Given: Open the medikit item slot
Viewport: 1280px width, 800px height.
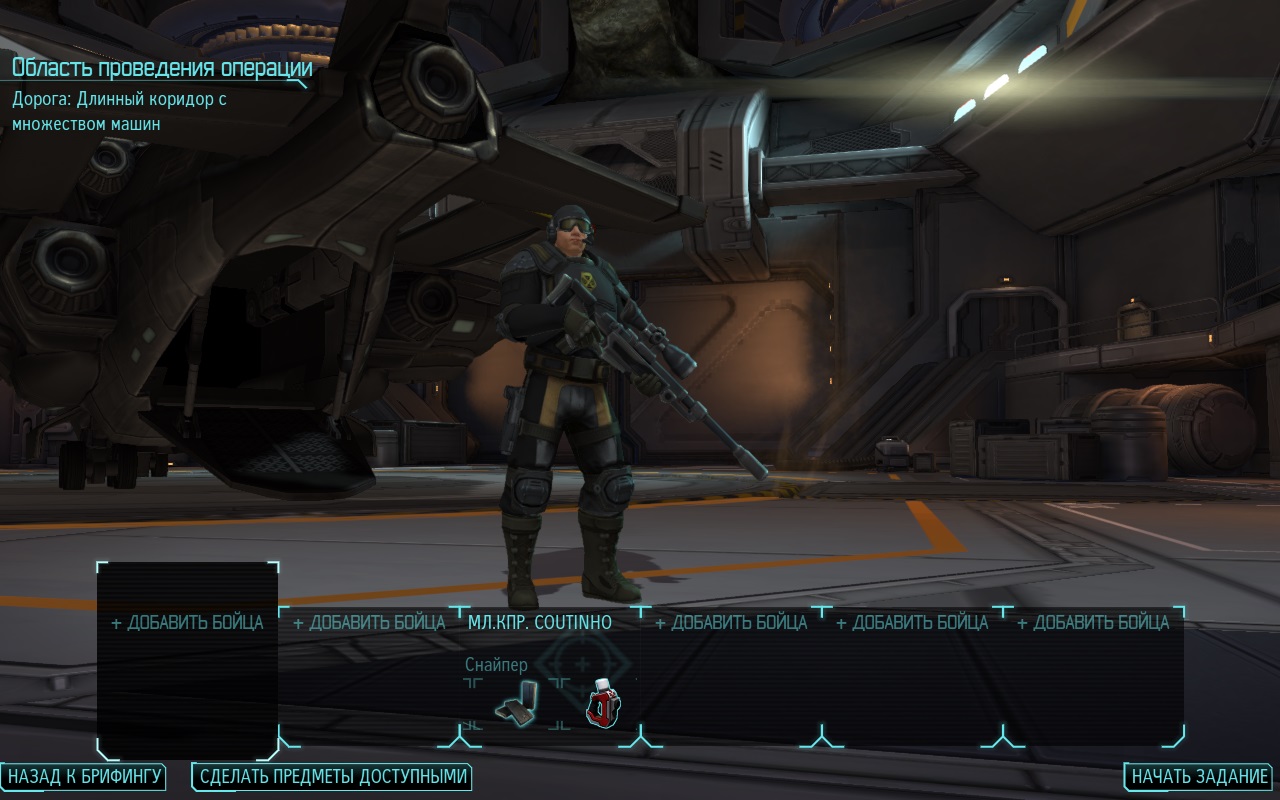Looking at the screenshot, I should (x=602, y=702).
